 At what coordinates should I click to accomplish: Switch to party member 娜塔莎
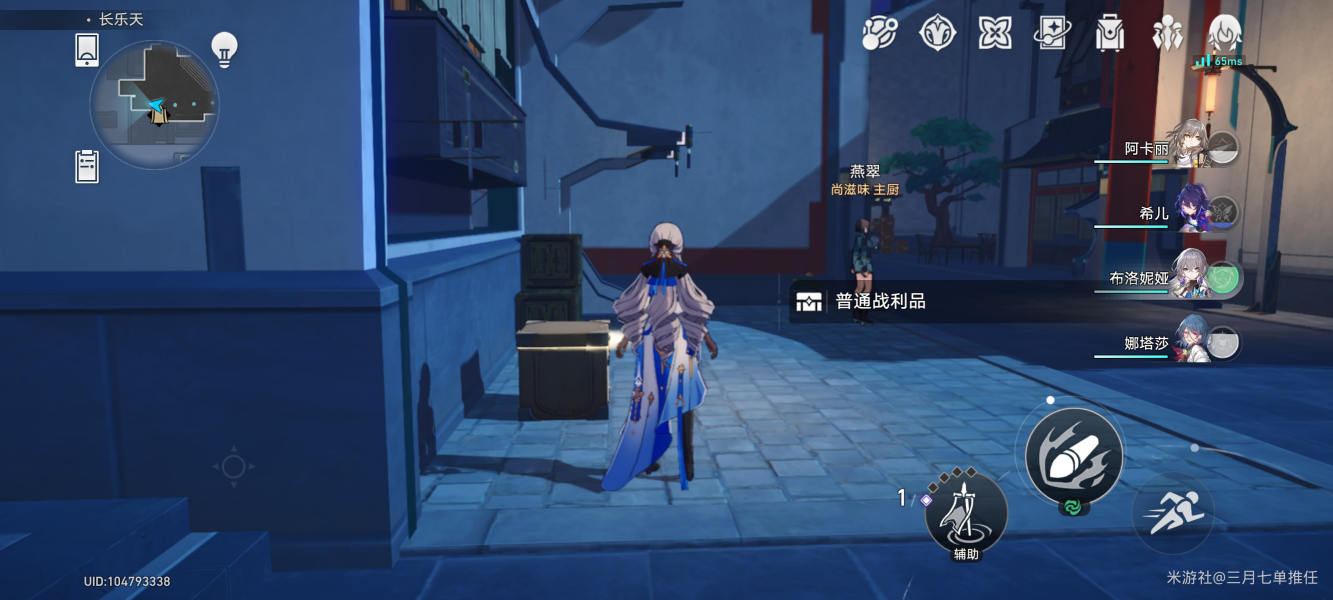click(1190, 343)
